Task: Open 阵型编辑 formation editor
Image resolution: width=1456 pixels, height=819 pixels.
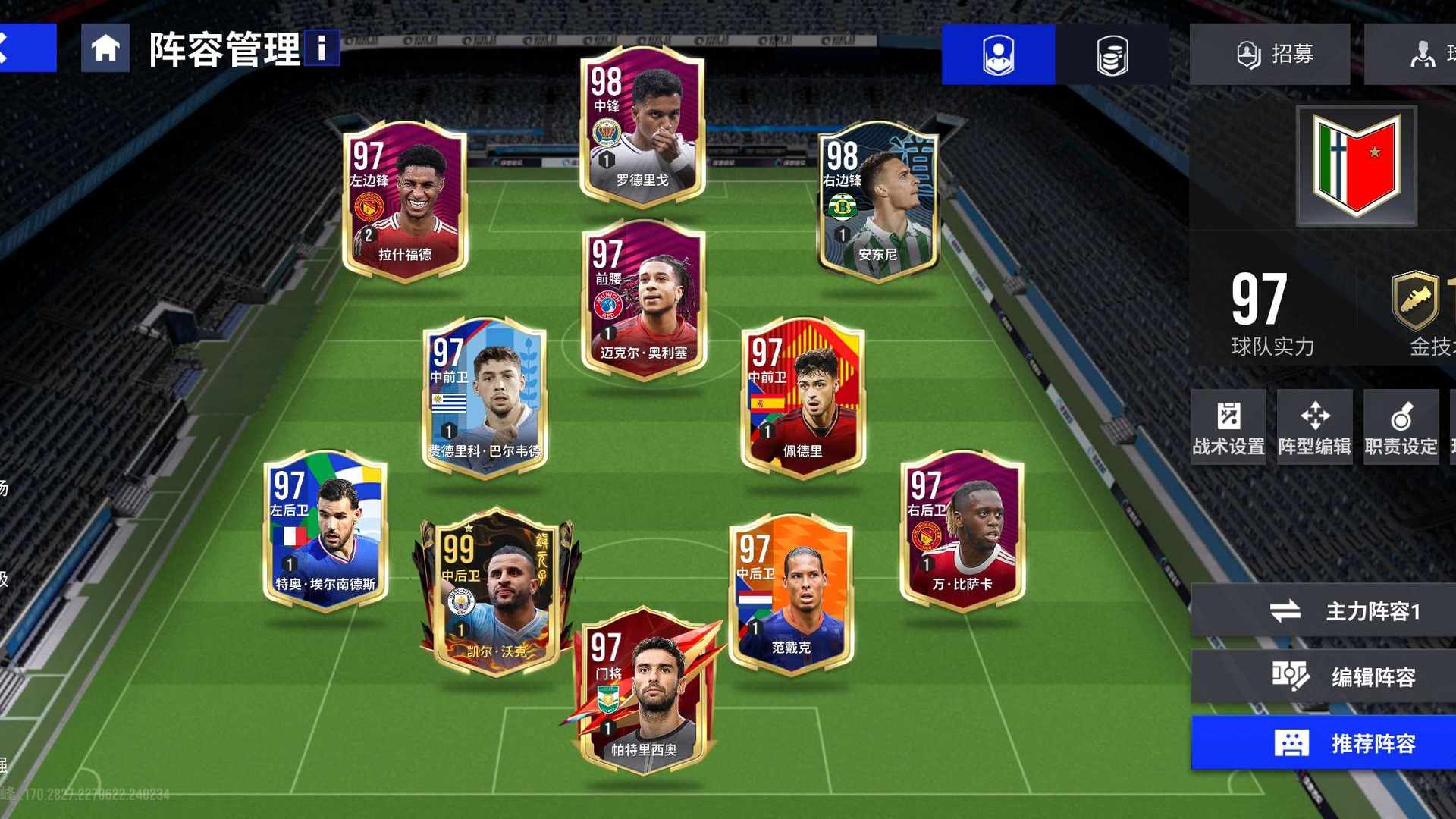Action: pyautogui.click(x=1314, y=427)
